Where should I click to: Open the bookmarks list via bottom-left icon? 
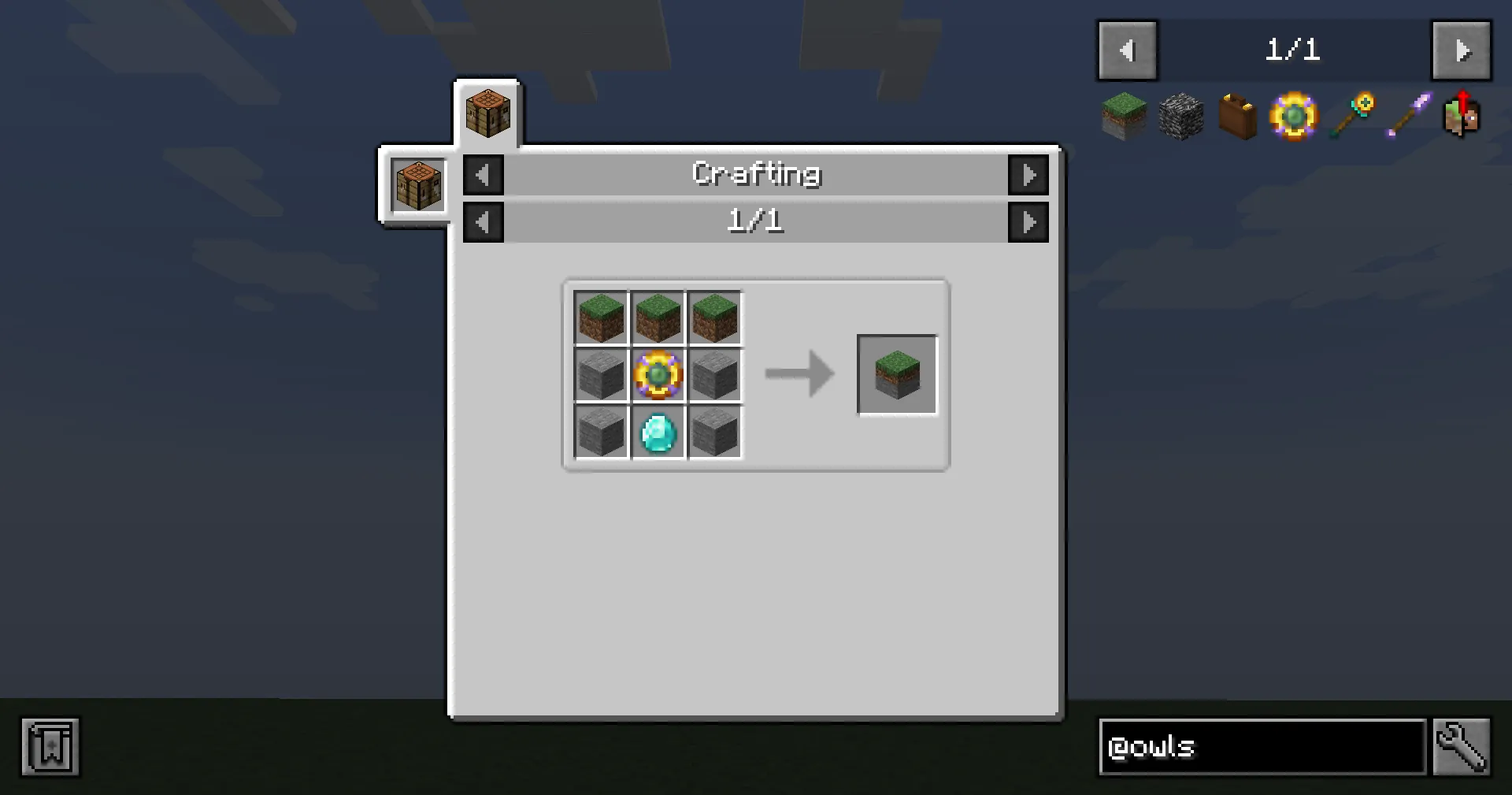pos(50,747)
